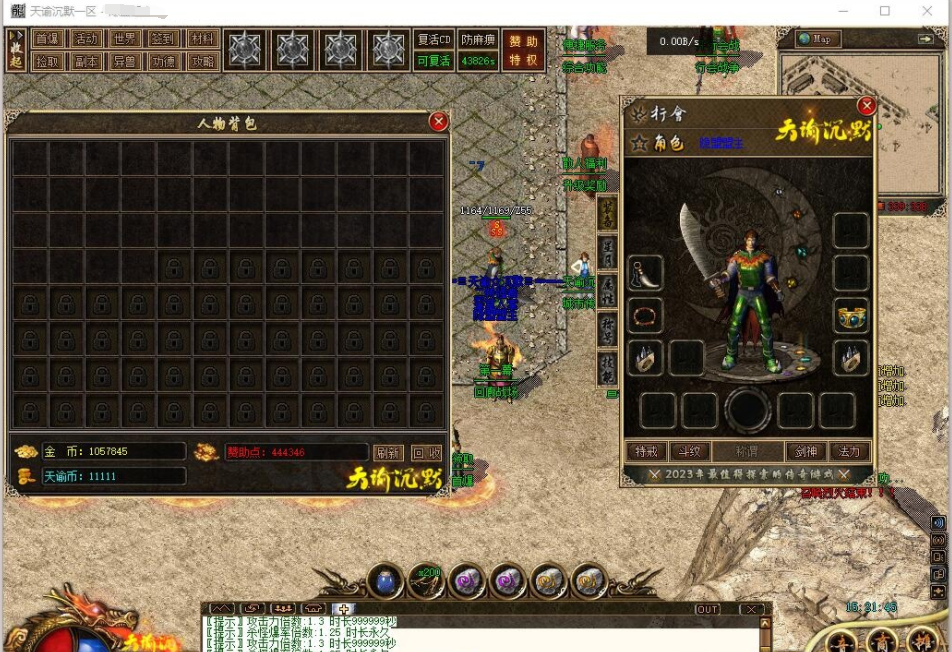Collapse the top toolbar with 收起
This screenshot has height=652, width=952.
(16, 50)
